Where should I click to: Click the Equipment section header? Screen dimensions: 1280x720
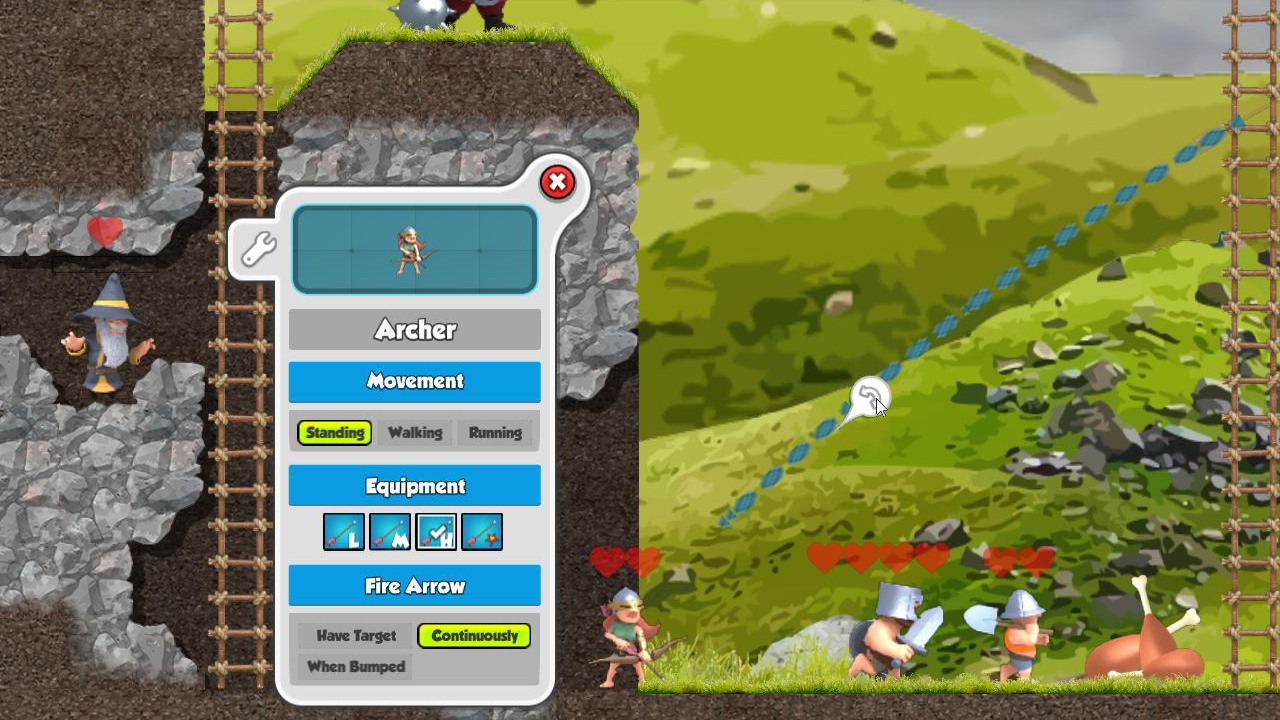pos(414,485)
